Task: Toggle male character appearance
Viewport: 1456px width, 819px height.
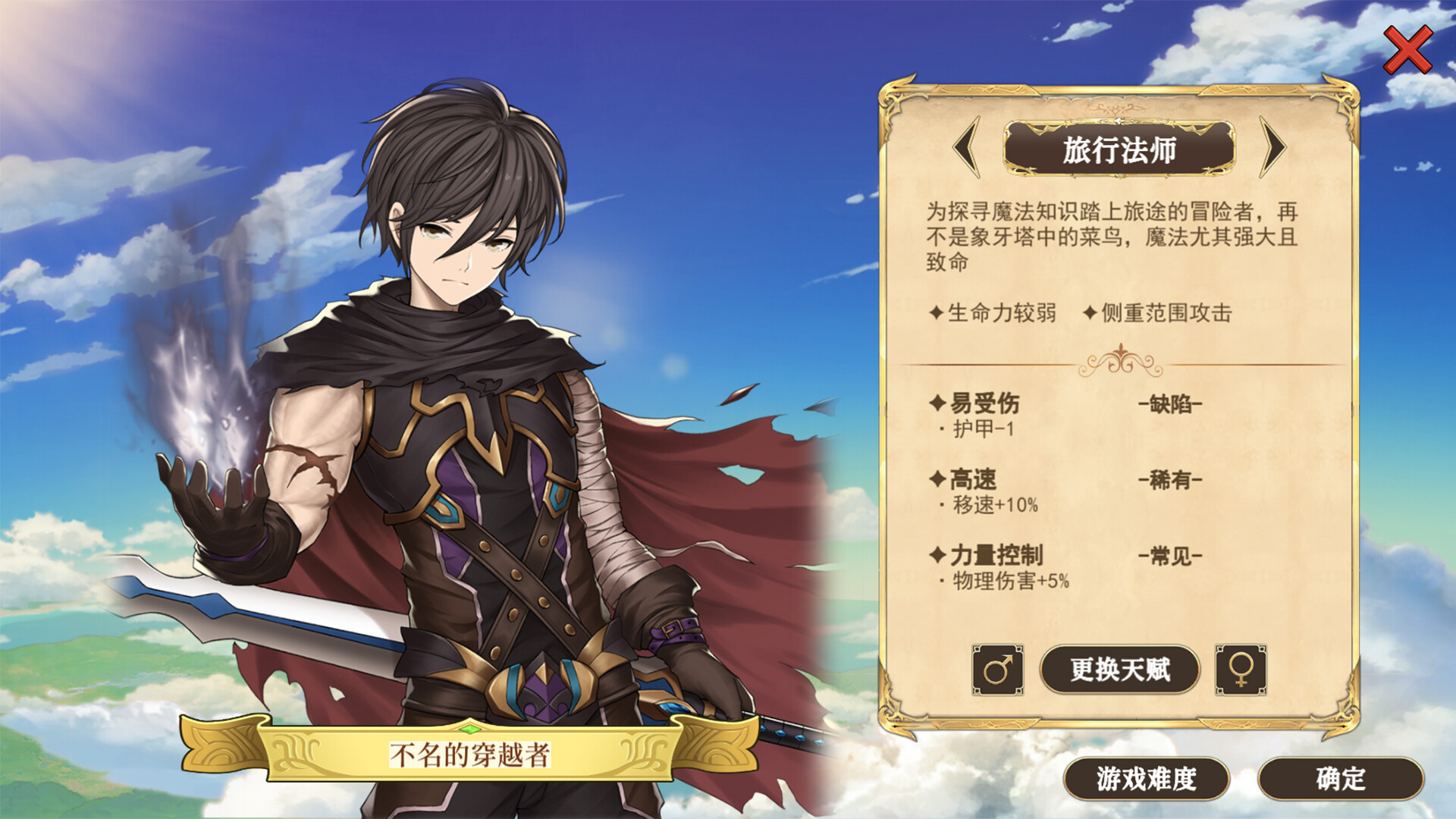Action: coord(999,671)
